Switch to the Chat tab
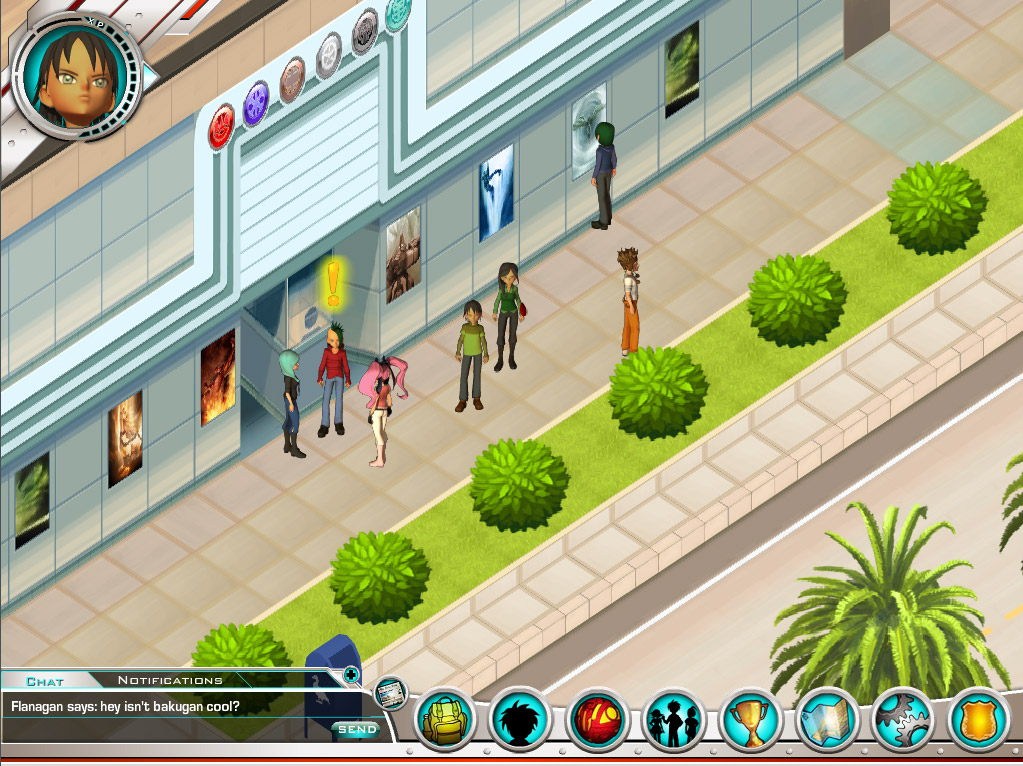The width and height of the screenshot is (1023, 766). click(x=45, y=681)
